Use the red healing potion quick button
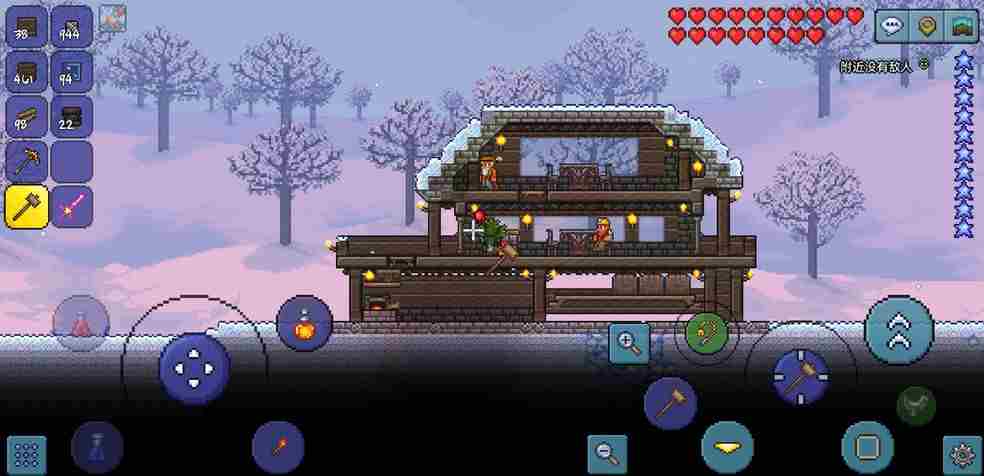Image resolution: width=984 pixels, height=476 pixels. [x=81, y=323]
